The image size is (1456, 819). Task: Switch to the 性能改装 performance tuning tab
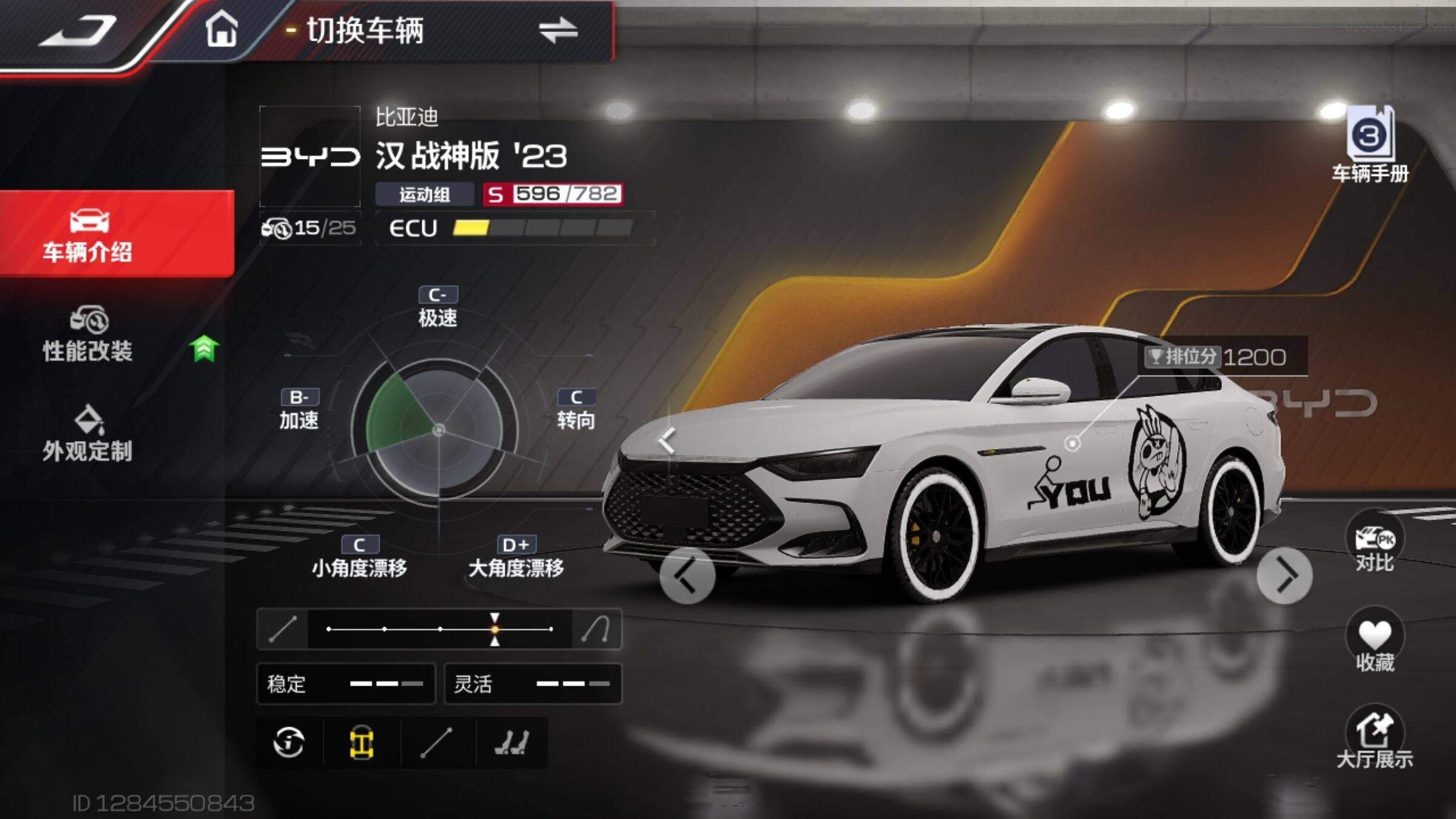click(x=89, y=335)
